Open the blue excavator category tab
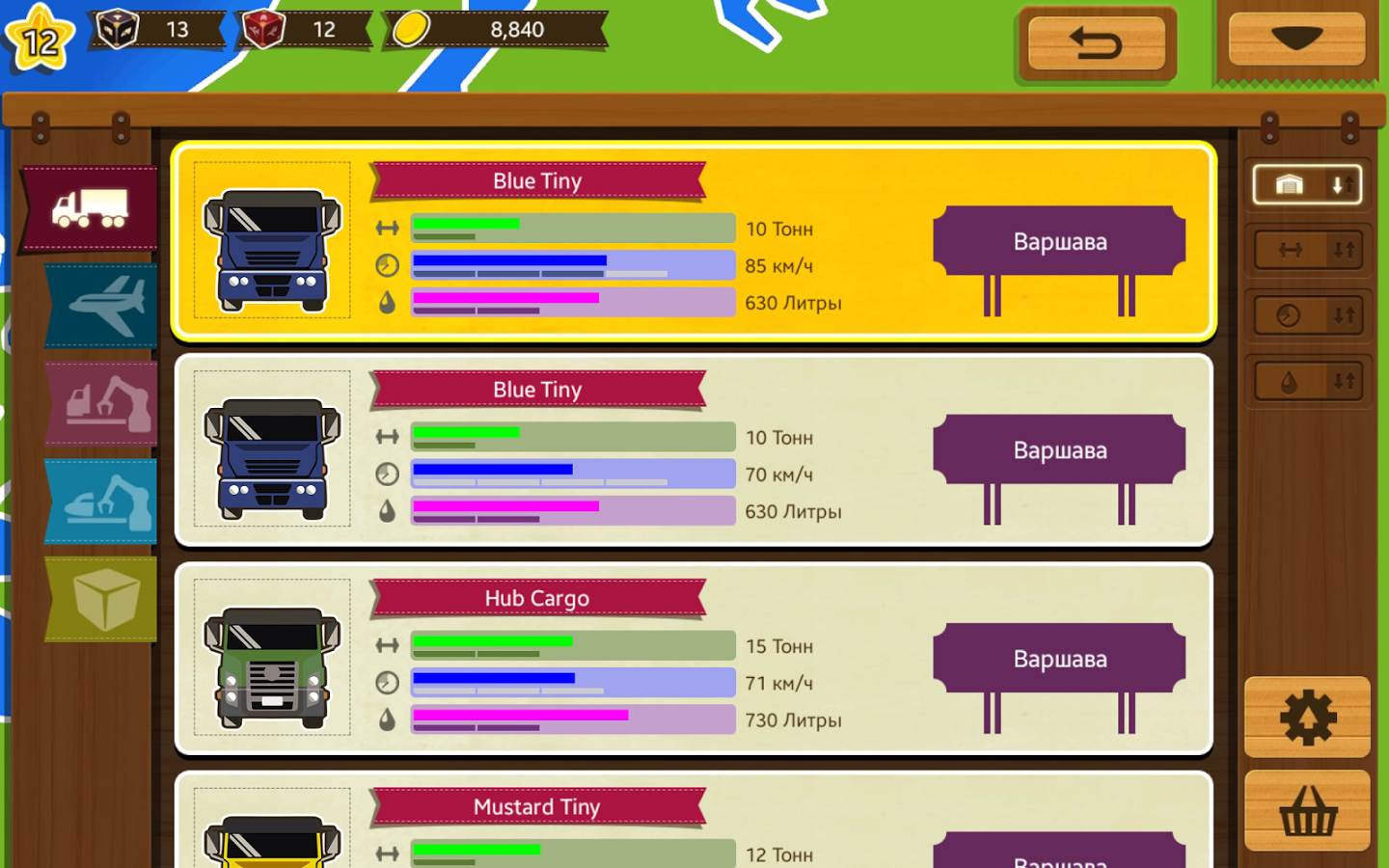Viewport: 1389px width, 868px height. [x=103, y=501]
